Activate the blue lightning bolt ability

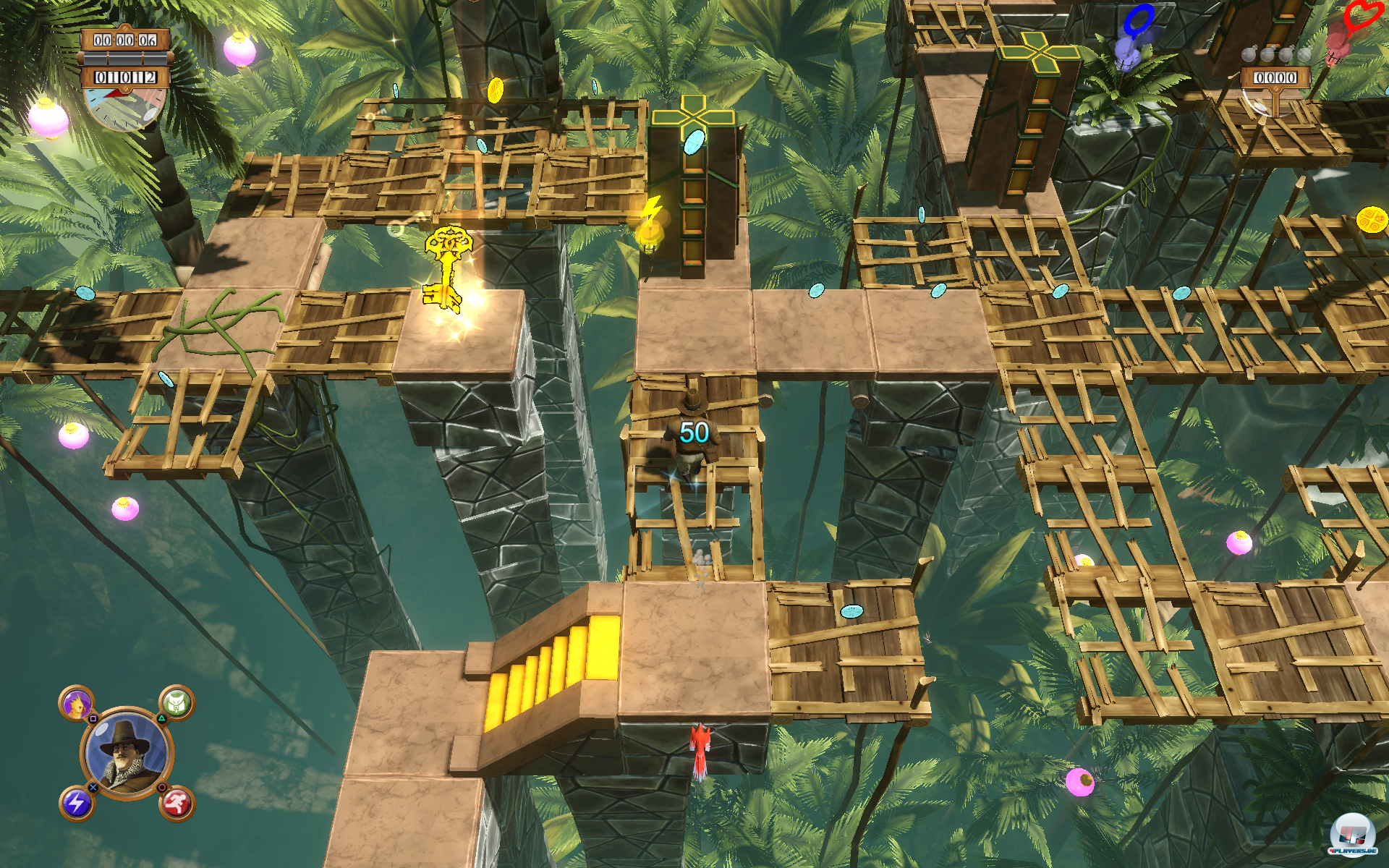tap(77, 803)
